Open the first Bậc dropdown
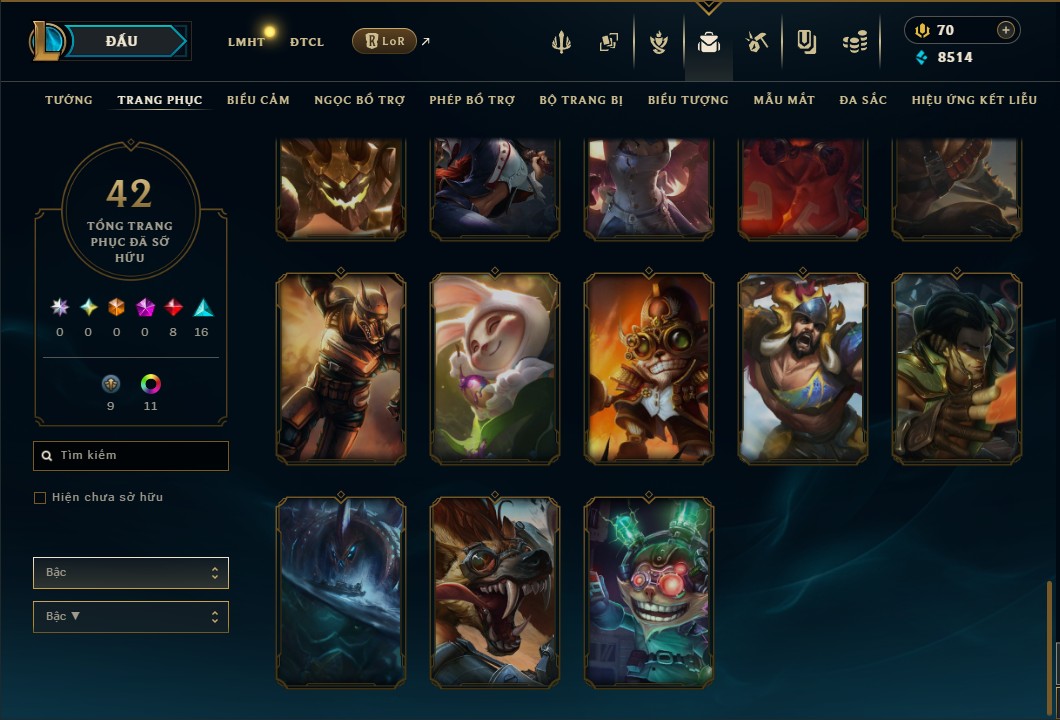 [x=131, y=573]
